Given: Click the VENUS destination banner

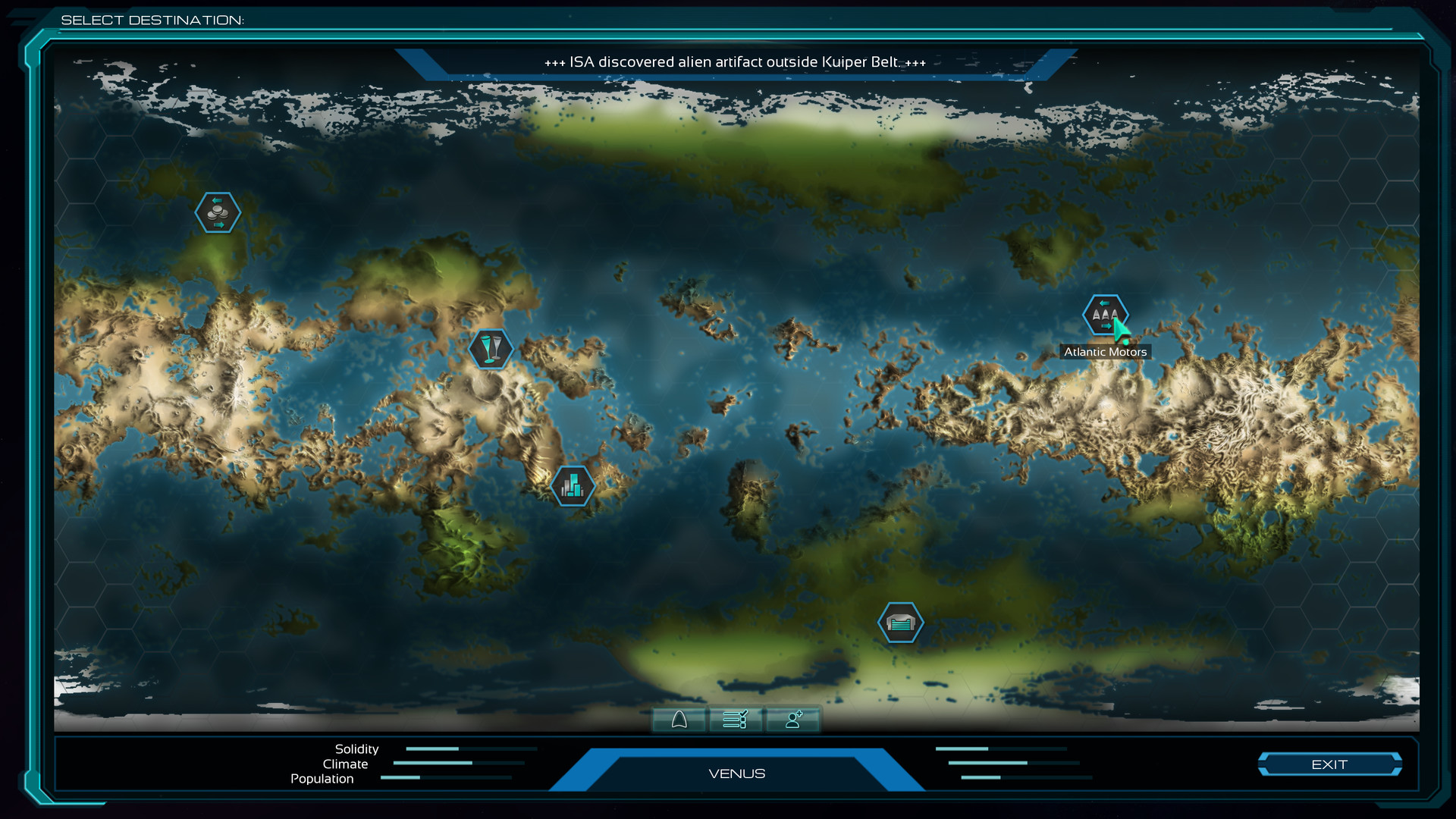Looking at the screenshot, I should tap(736, 773).
